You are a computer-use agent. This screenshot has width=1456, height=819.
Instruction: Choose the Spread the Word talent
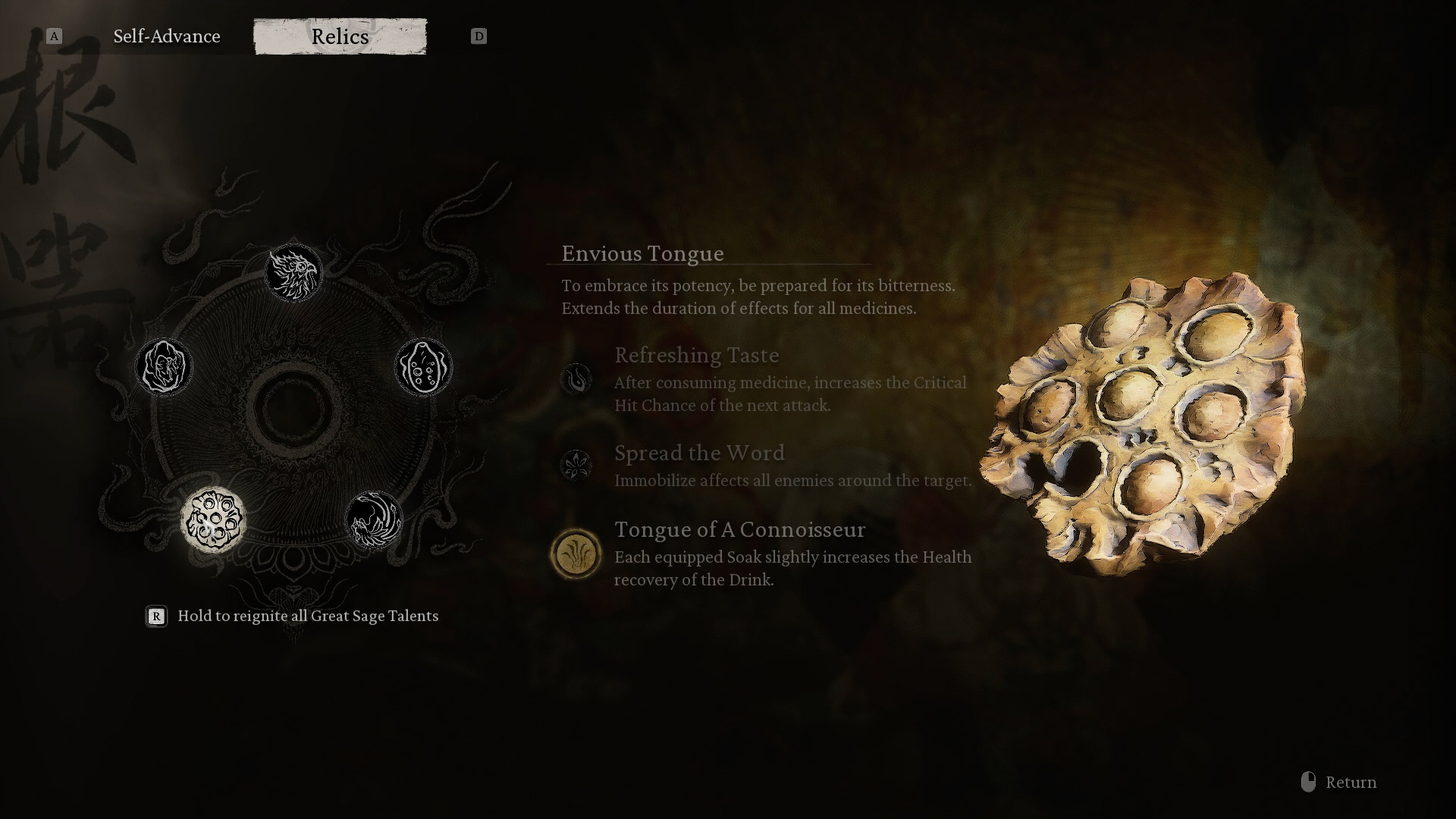576,465
